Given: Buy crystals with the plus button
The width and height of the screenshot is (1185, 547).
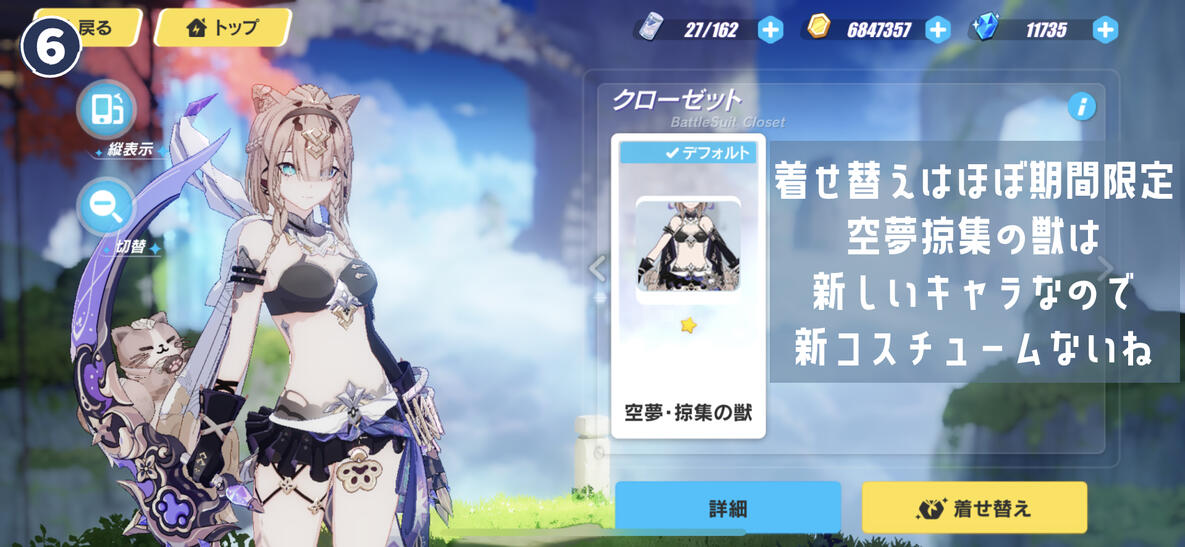Looking at the screenshot, I should (x=1104, y=30).
